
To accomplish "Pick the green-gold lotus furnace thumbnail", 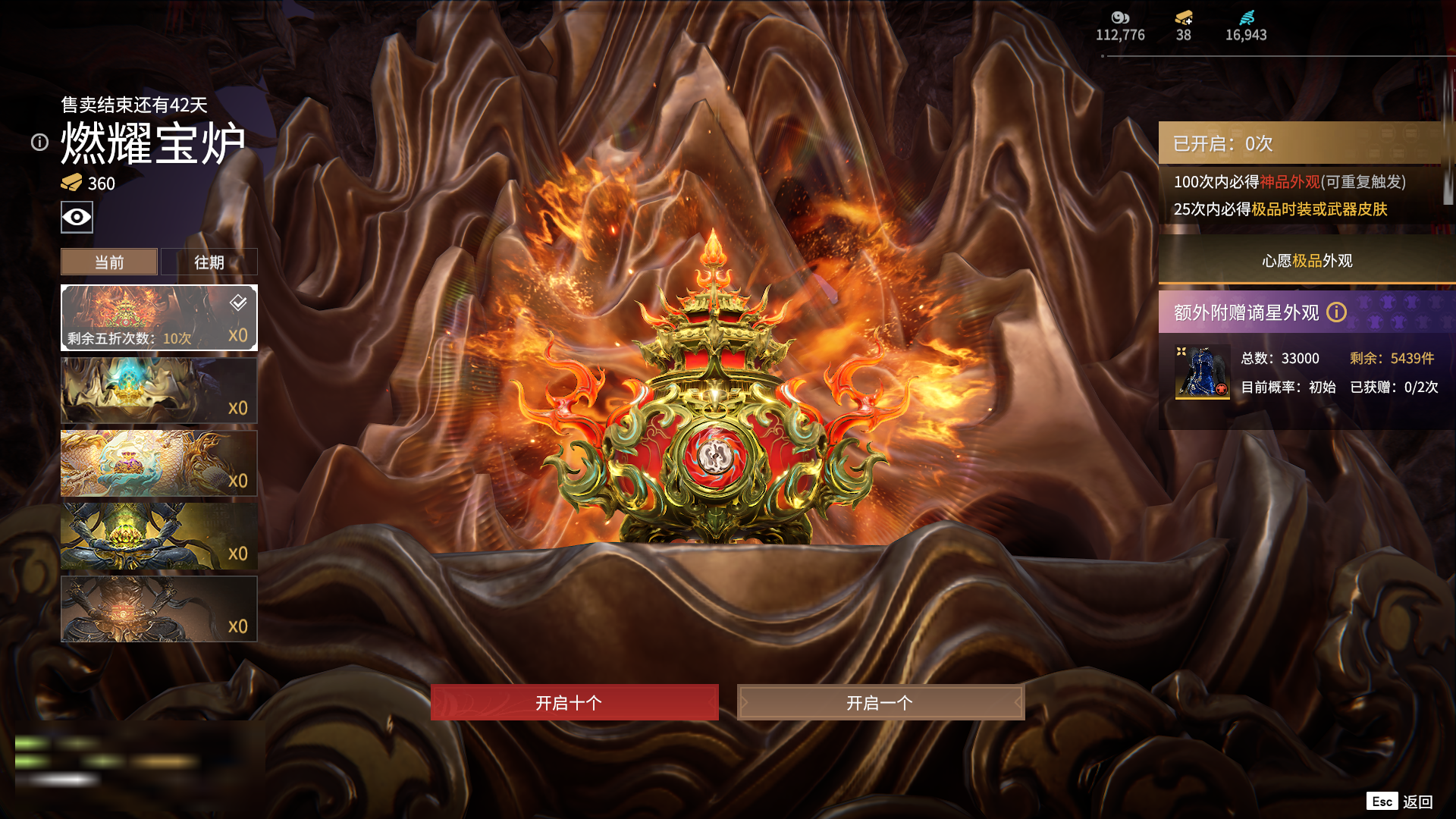I will click(x=158, y=536).
